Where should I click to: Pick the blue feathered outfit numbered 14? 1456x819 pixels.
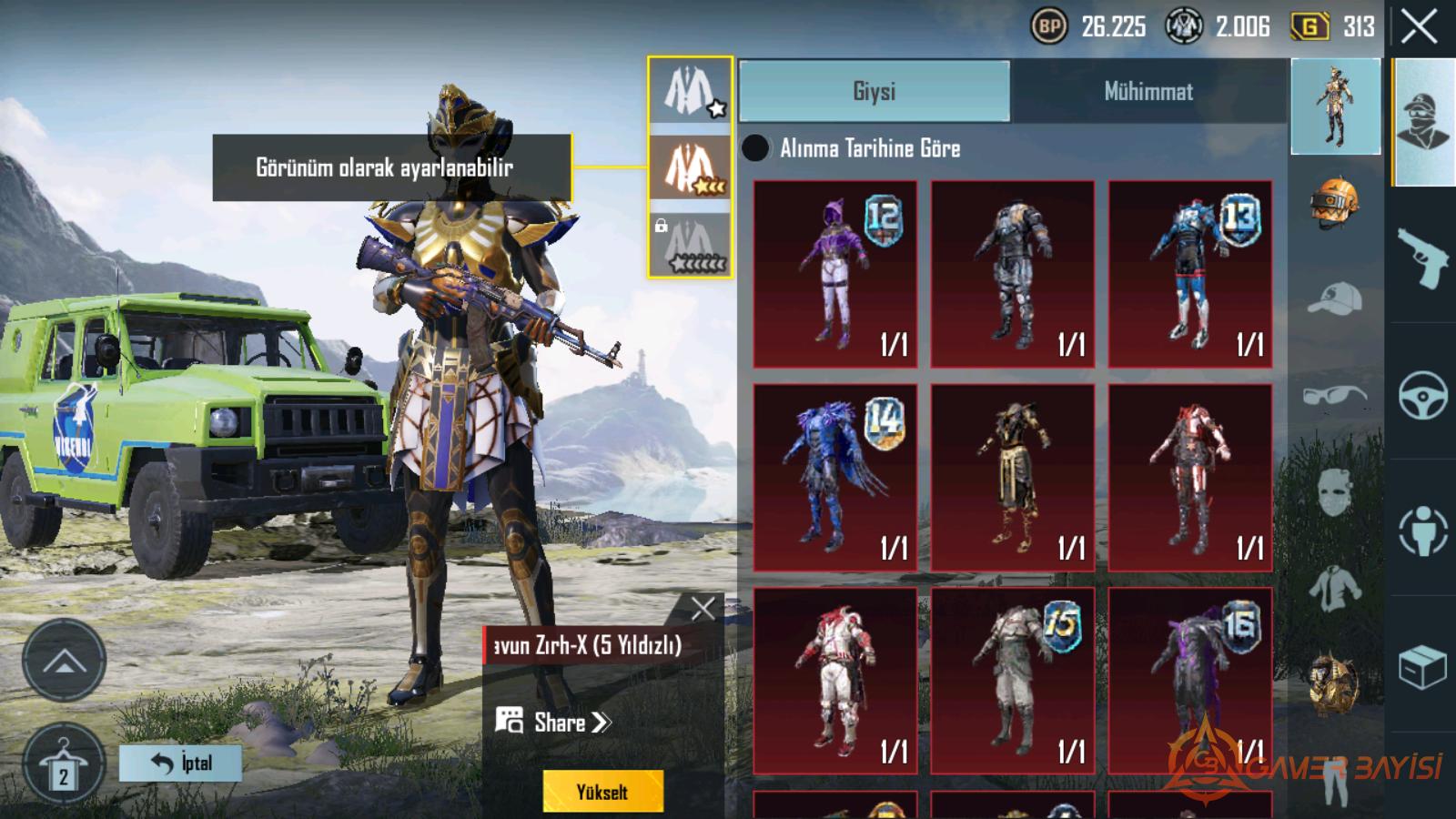click(x=835, y=478)
